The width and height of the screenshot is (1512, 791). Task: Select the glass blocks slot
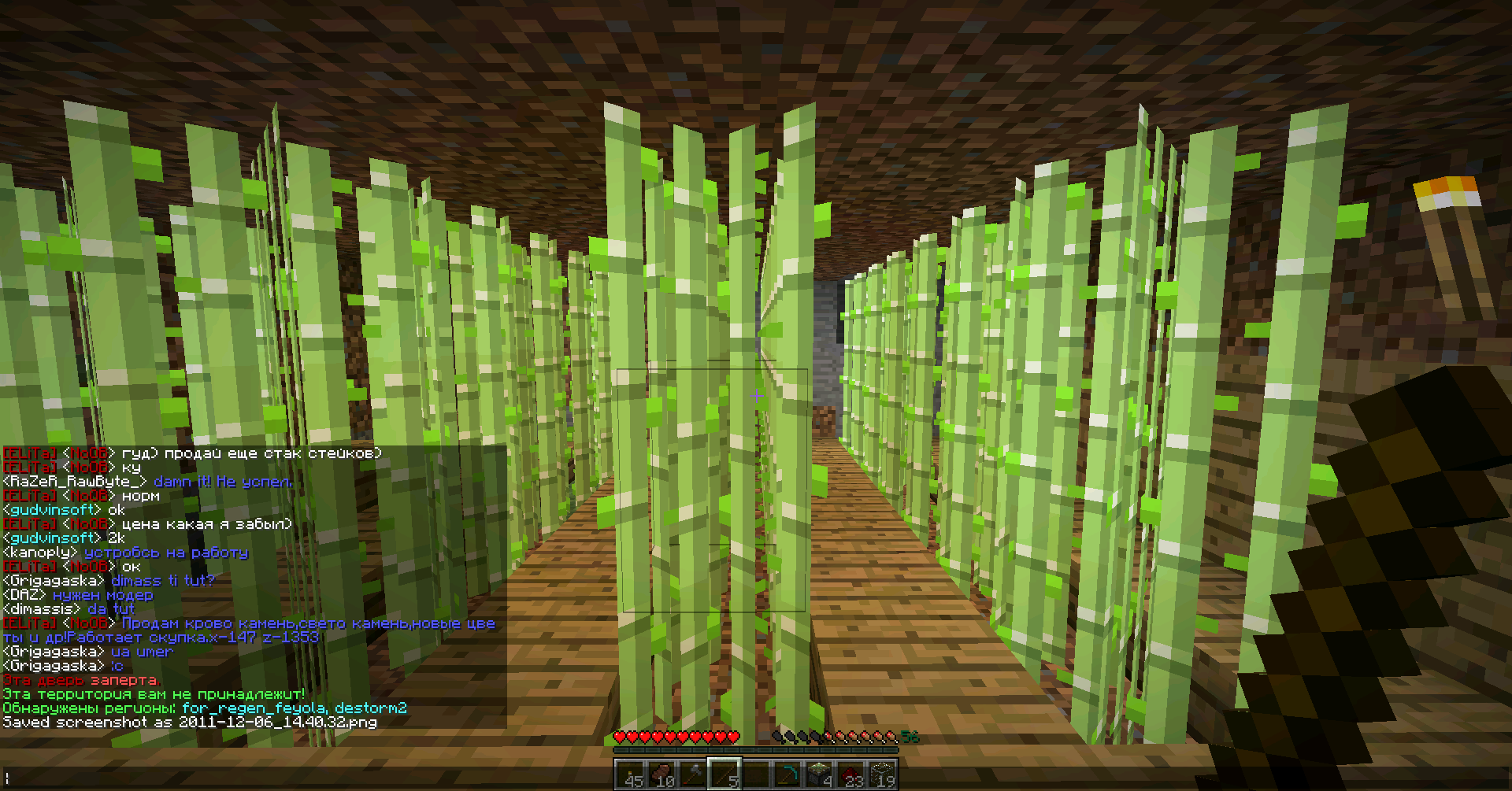point(882,774)
